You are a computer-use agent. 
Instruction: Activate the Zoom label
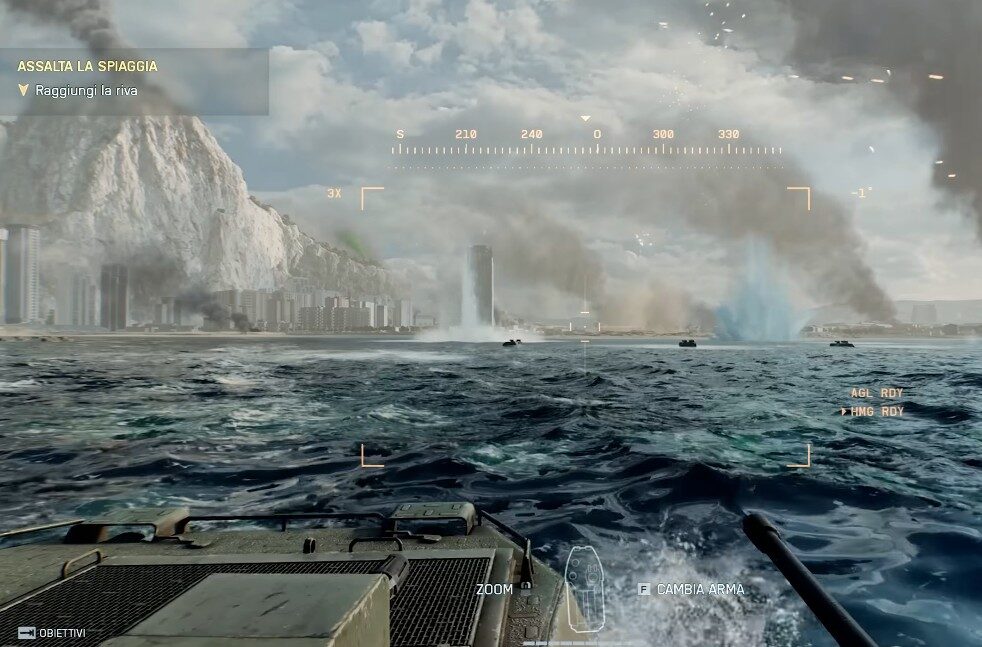[x=494, y=590]
